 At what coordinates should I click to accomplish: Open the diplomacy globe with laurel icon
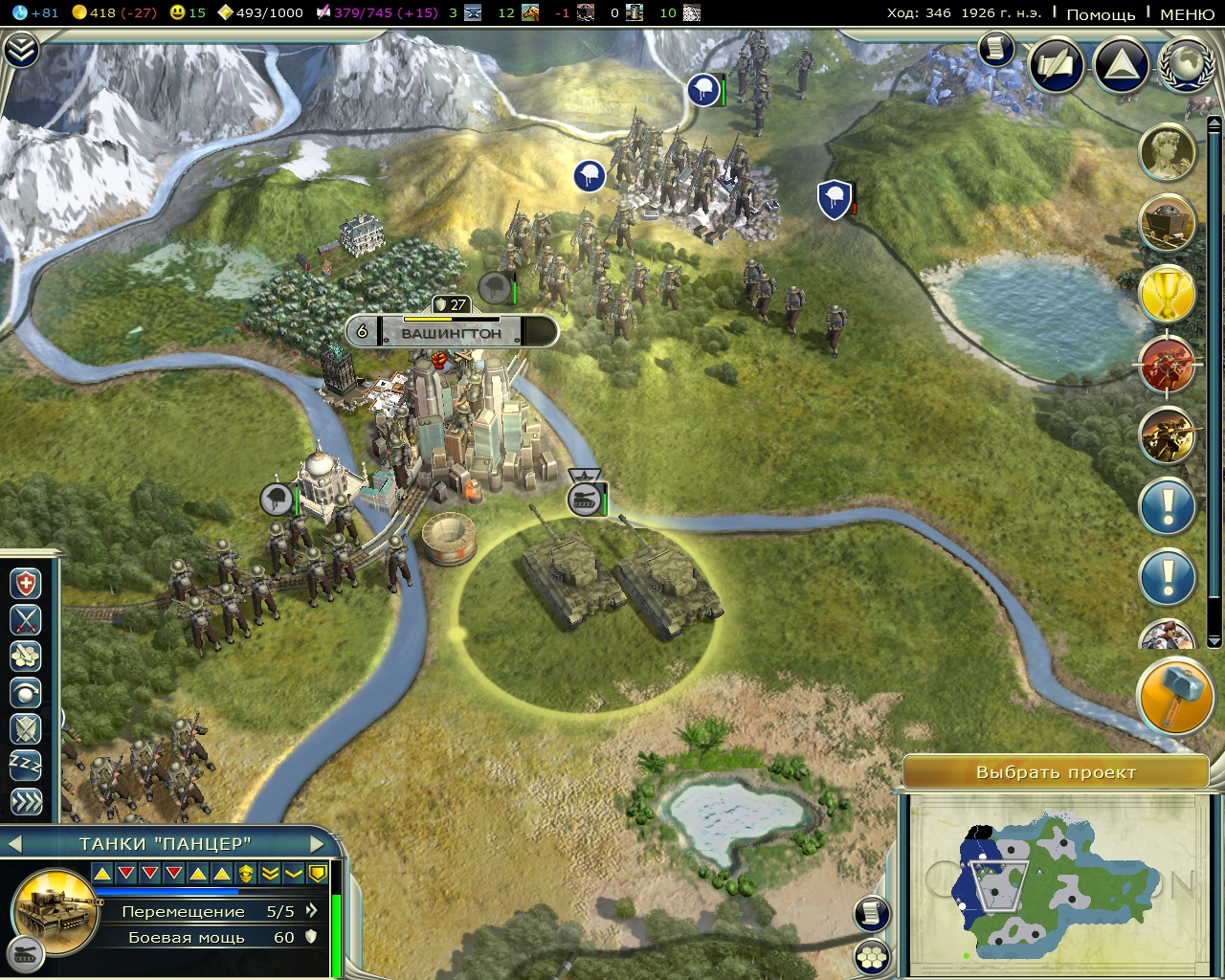[1186, 64]
